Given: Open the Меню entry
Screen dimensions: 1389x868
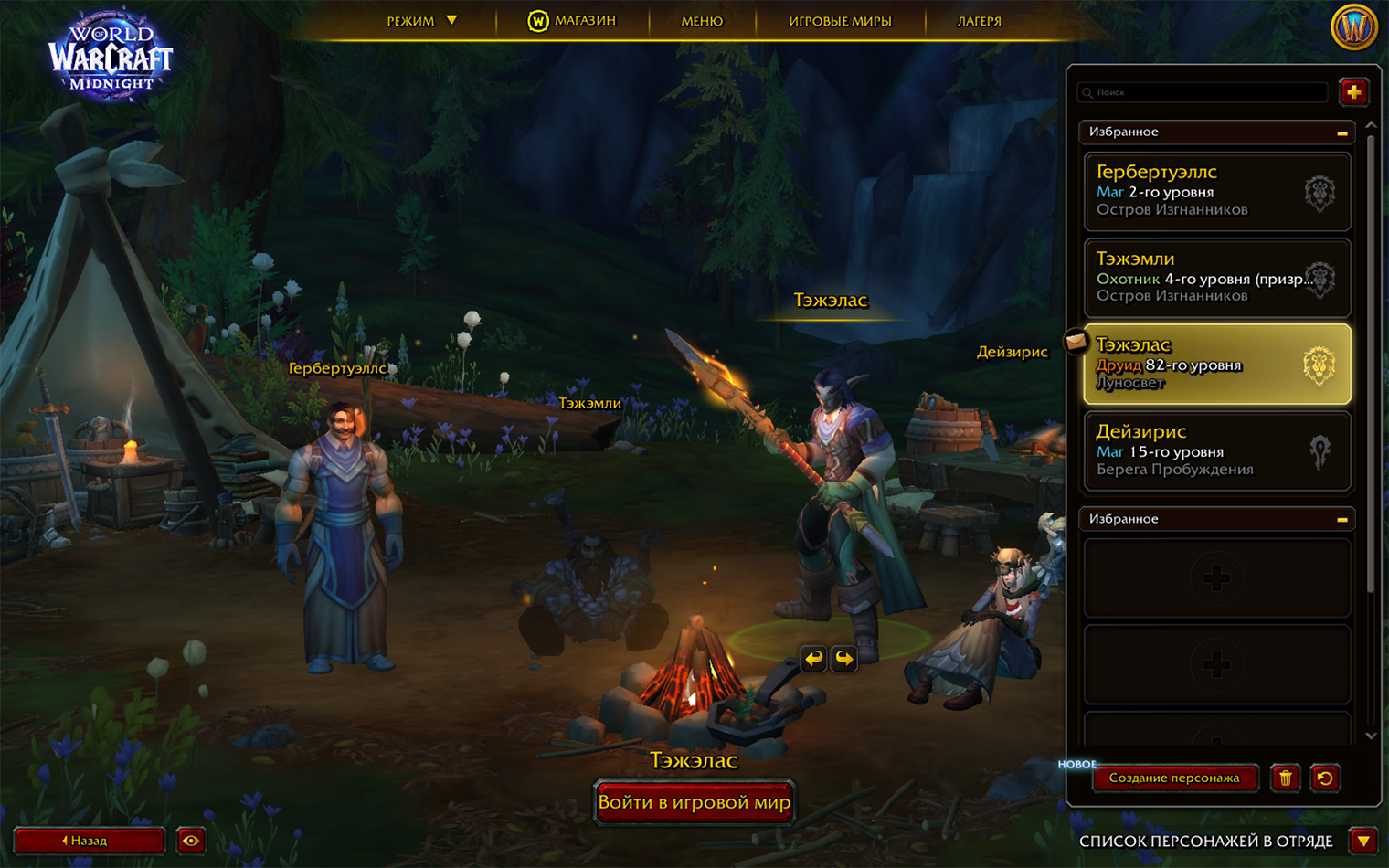Looking at the screenshot, I should click(702, 21).
